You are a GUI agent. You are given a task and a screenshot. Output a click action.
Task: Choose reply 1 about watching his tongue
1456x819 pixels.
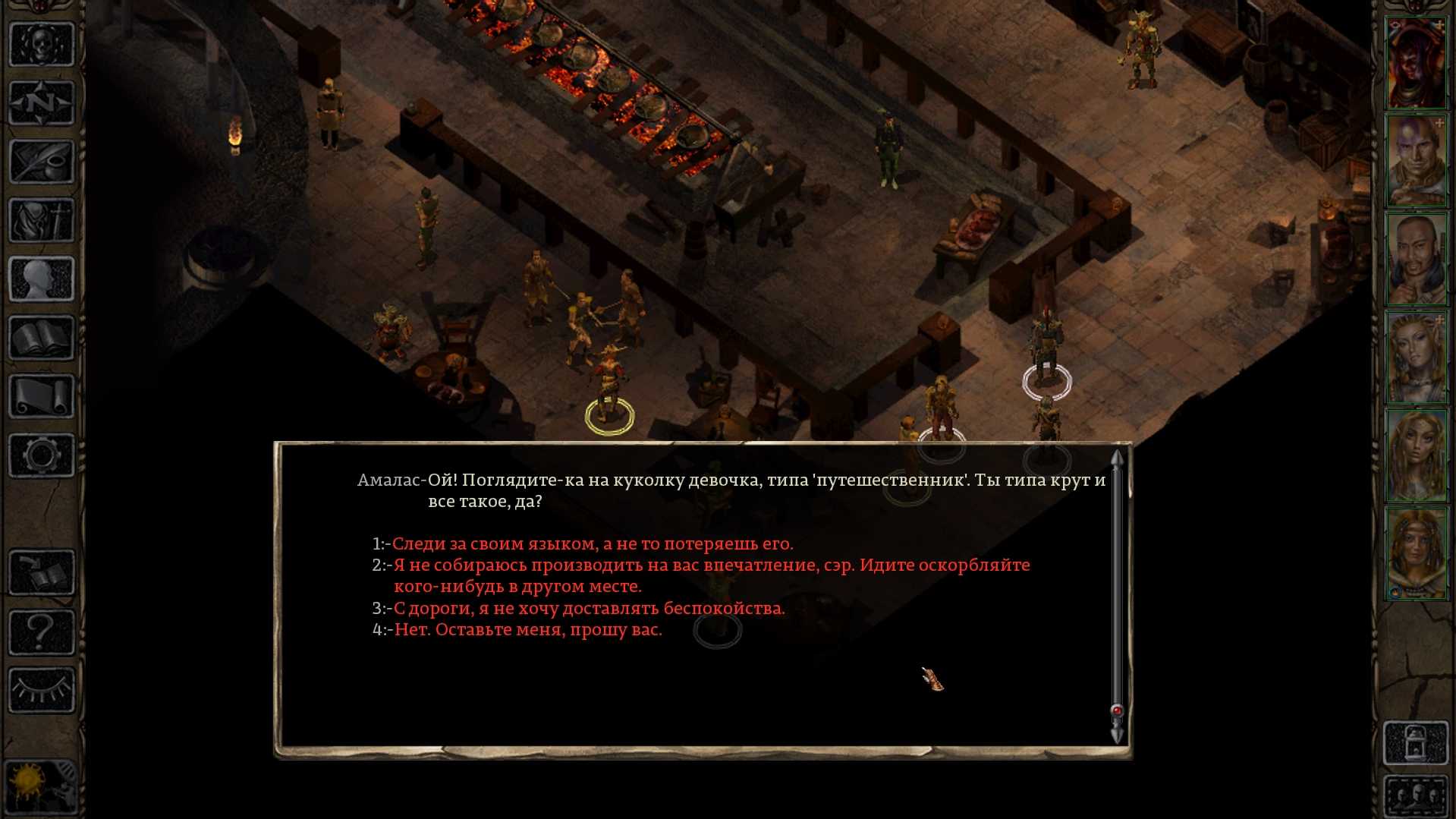592,544
